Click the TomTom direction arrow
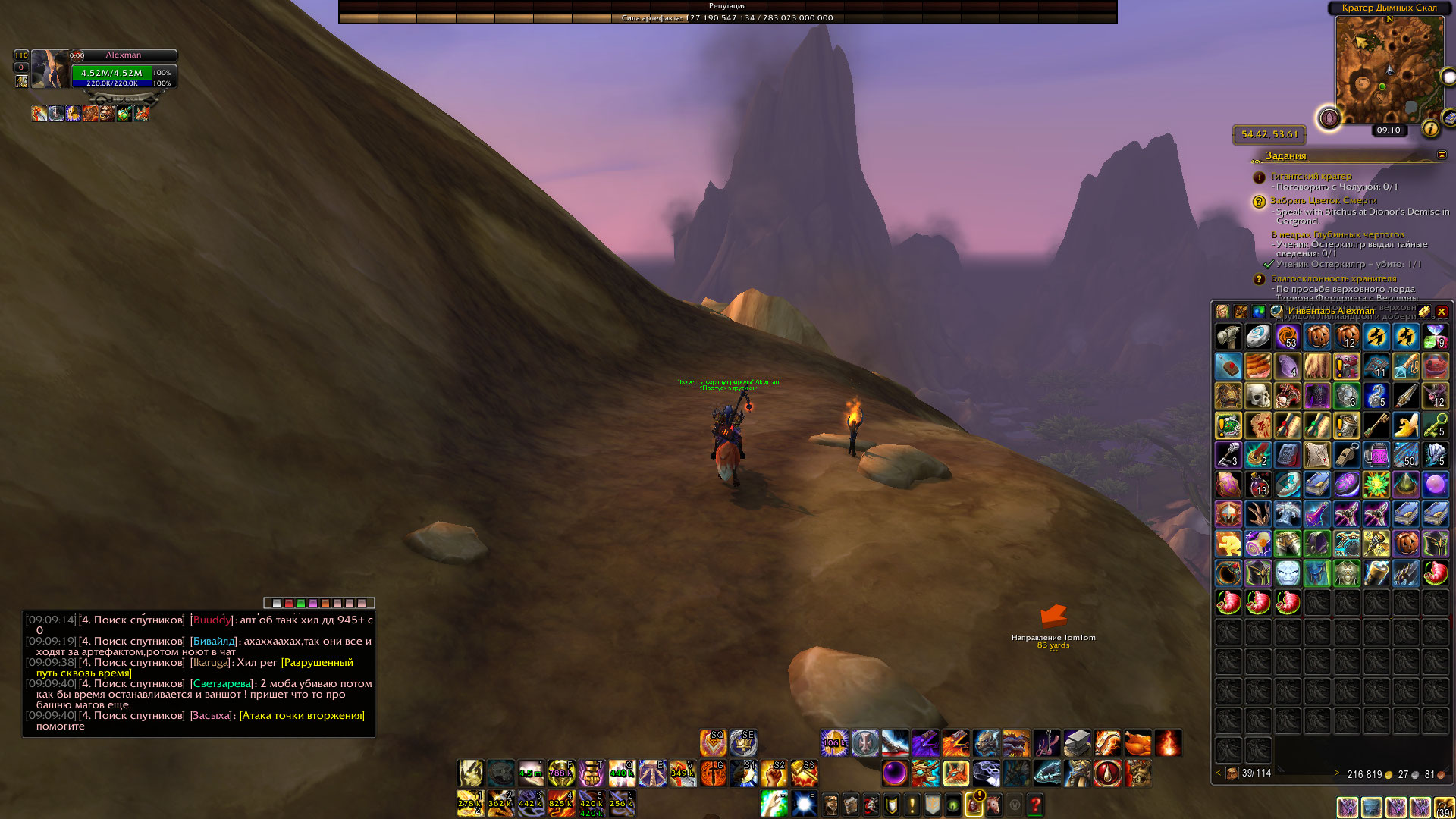Viewport: 1456px width, 819px height. tap(1053, 615)
